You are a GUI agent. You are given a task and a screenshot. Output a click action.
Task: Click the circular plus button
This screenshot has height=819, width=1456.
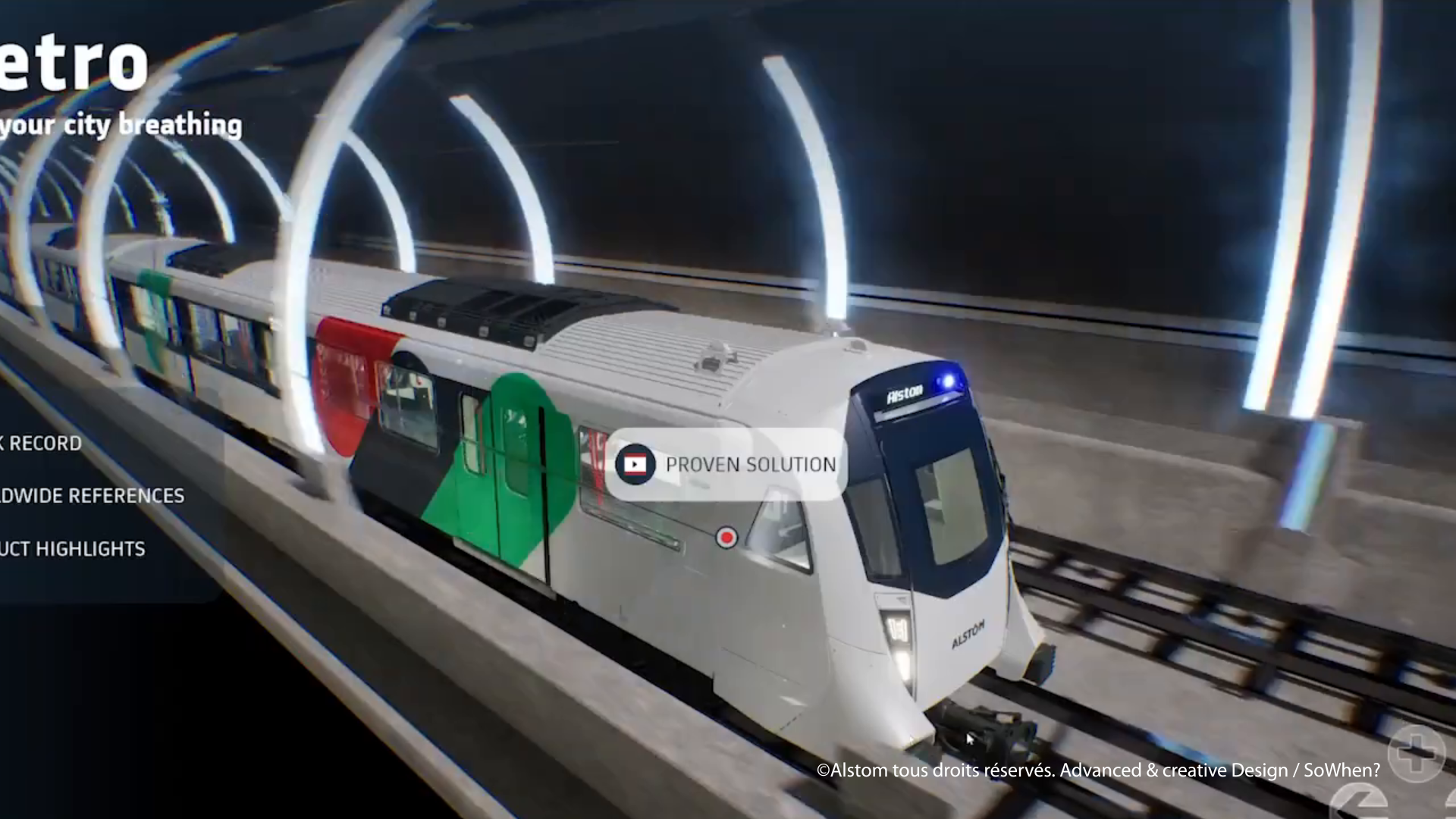(x=1417, y=752)
